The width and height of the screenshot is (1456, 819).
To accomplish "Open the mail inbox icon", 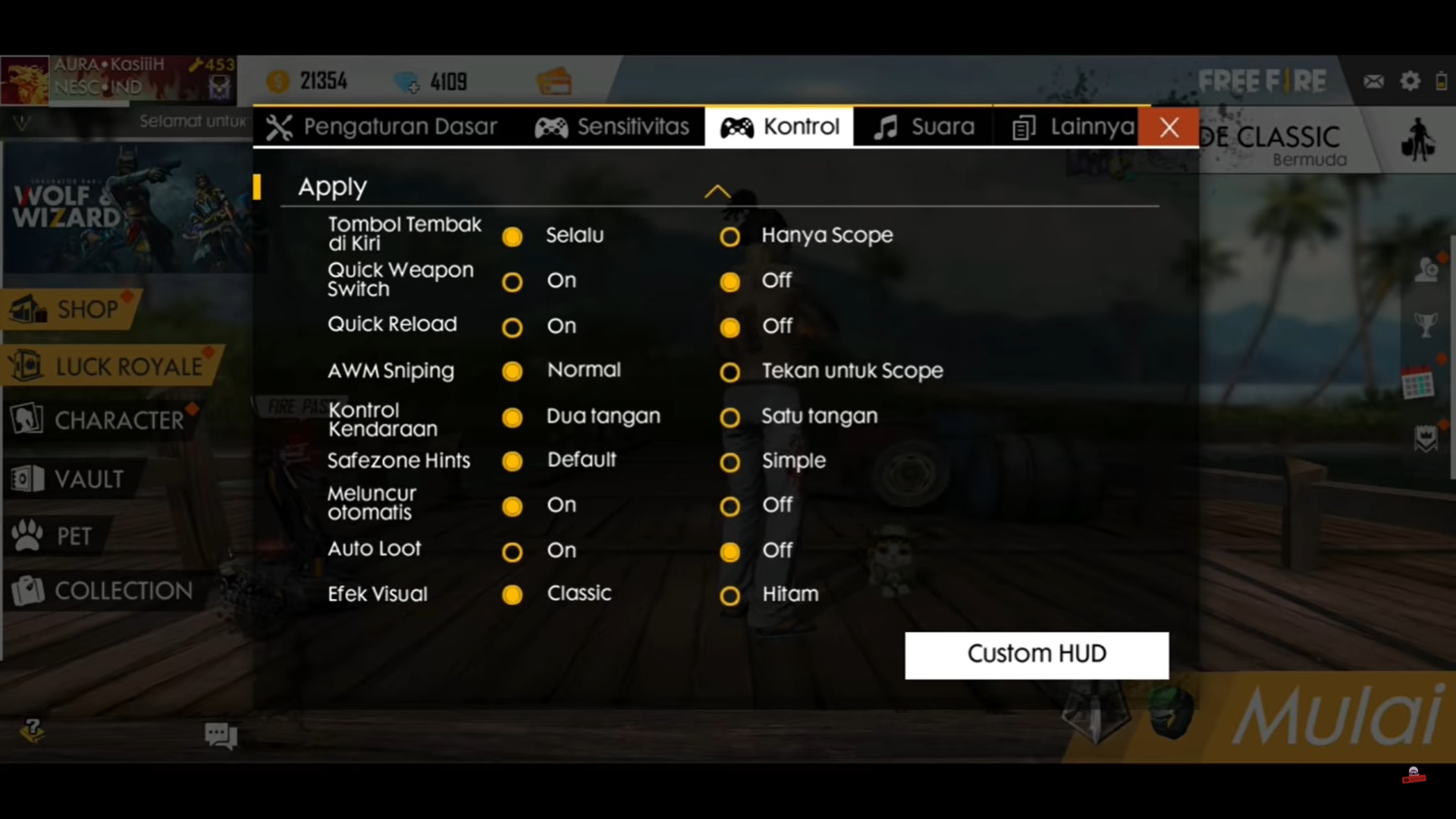I will click(1374, 80).
